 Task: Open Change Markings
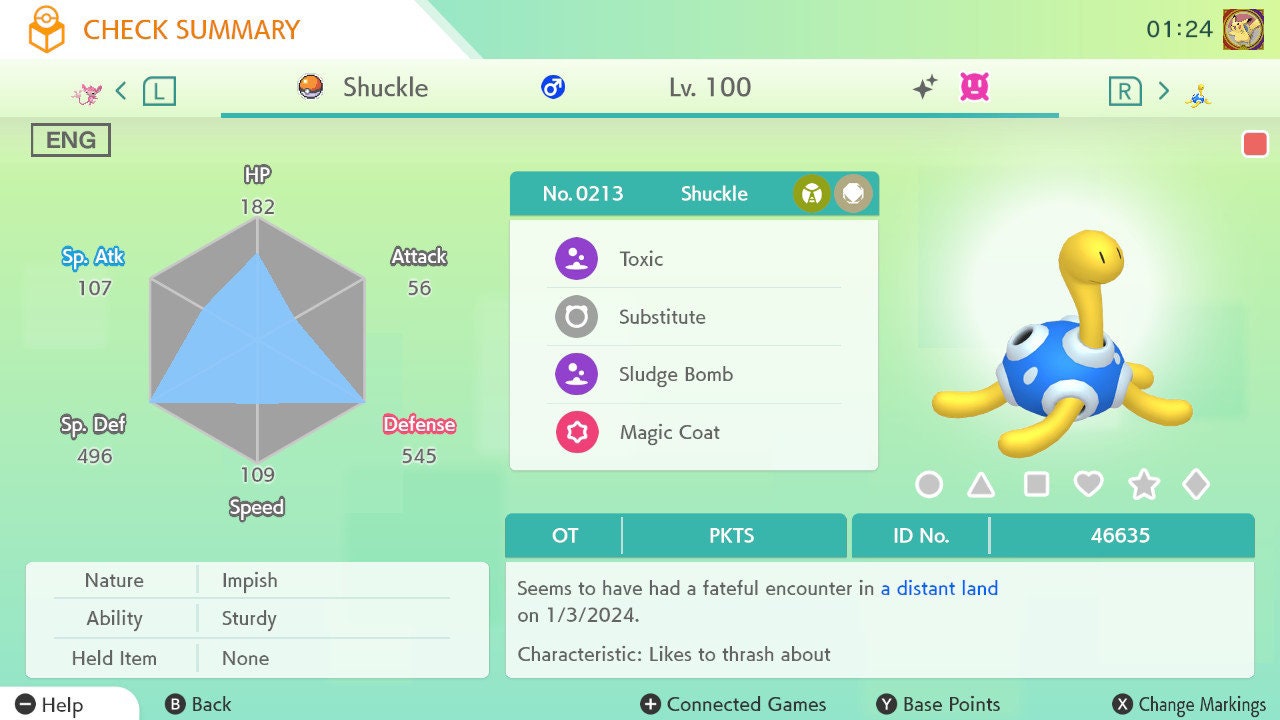pos(1189,704)
